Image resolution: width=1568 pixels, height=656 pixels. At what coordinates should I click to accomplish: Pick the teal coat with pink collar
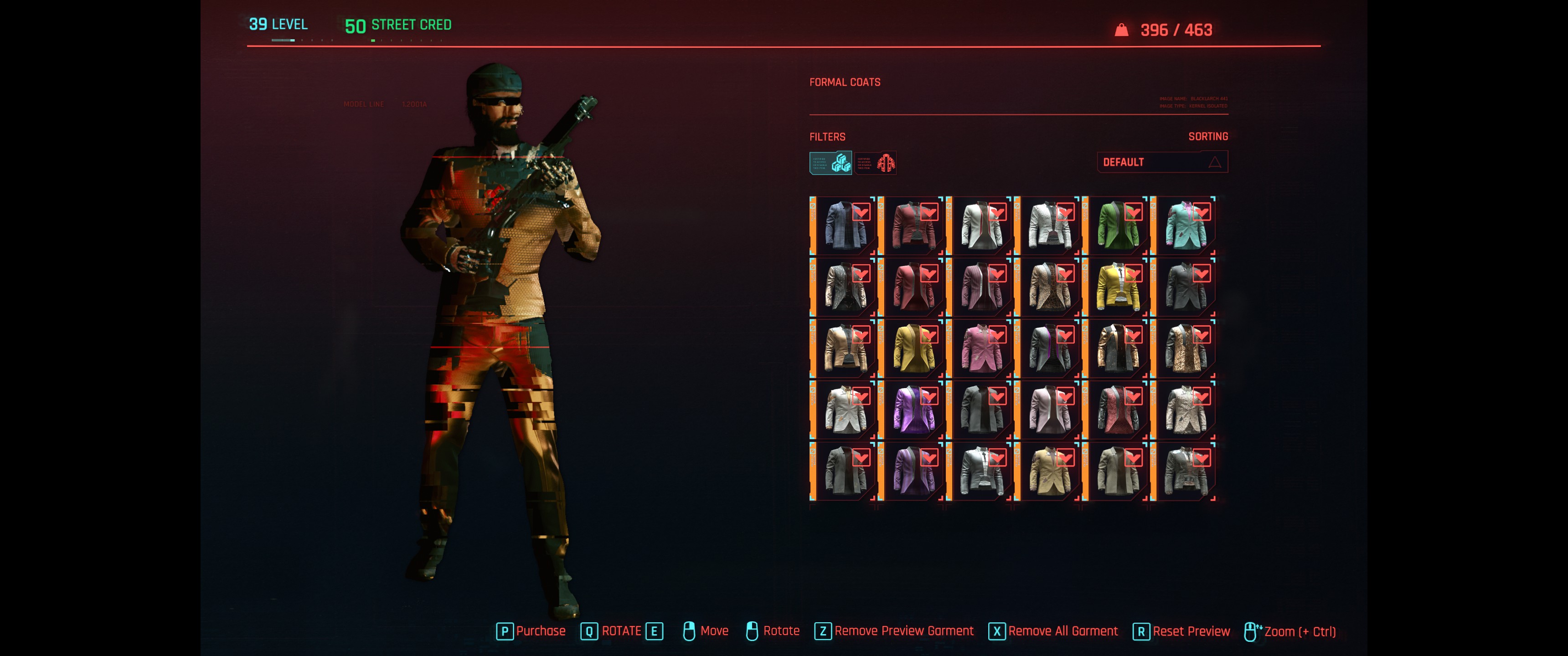(x=1186, y=226)
